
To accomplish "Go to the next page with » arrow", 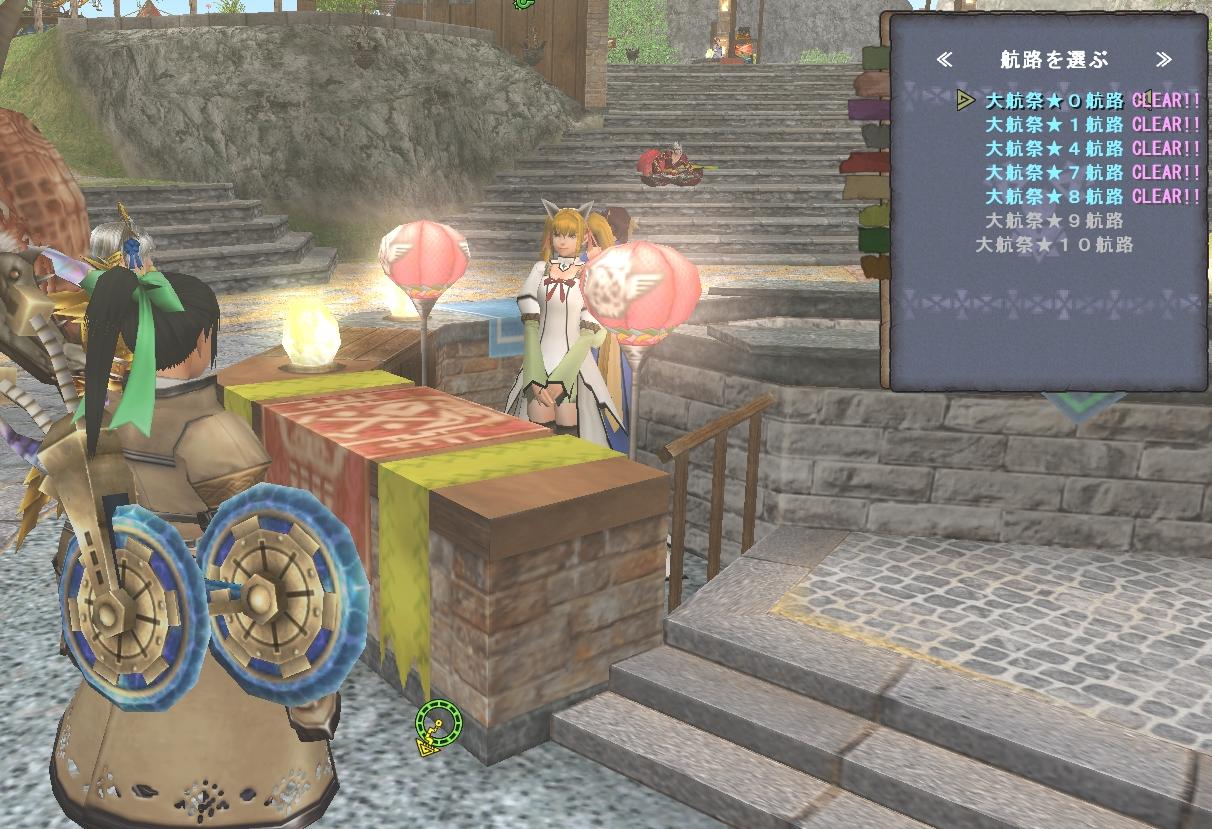I will coord(1163,60).
